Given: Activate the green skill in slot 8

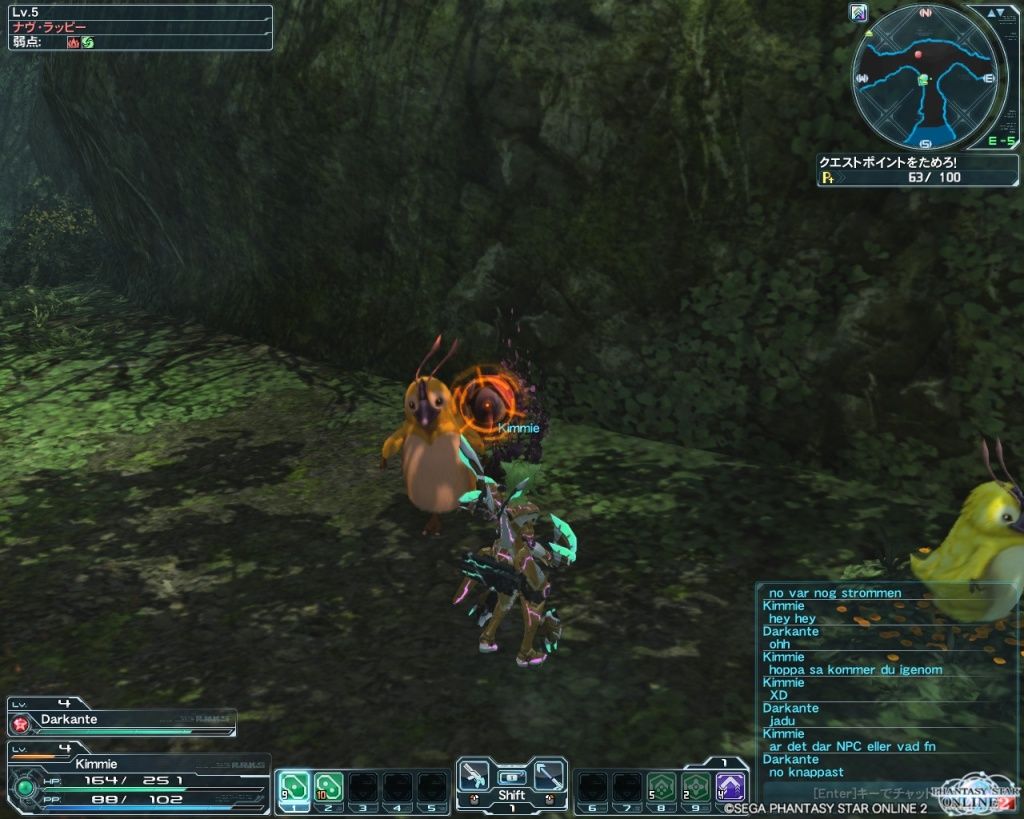Looking at the screenshot, I should [661, 787].
